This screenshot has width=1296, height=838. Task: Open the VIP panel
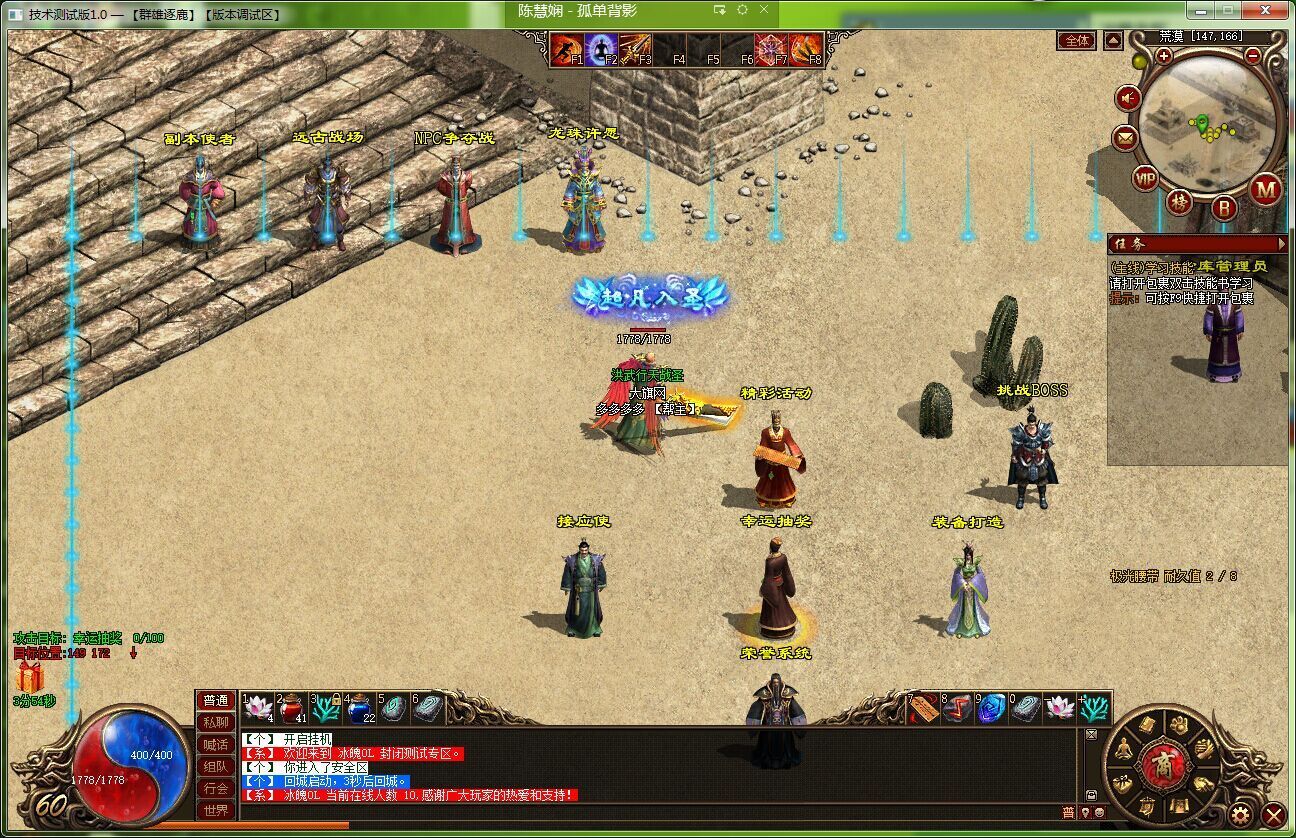click(1146, 179)
